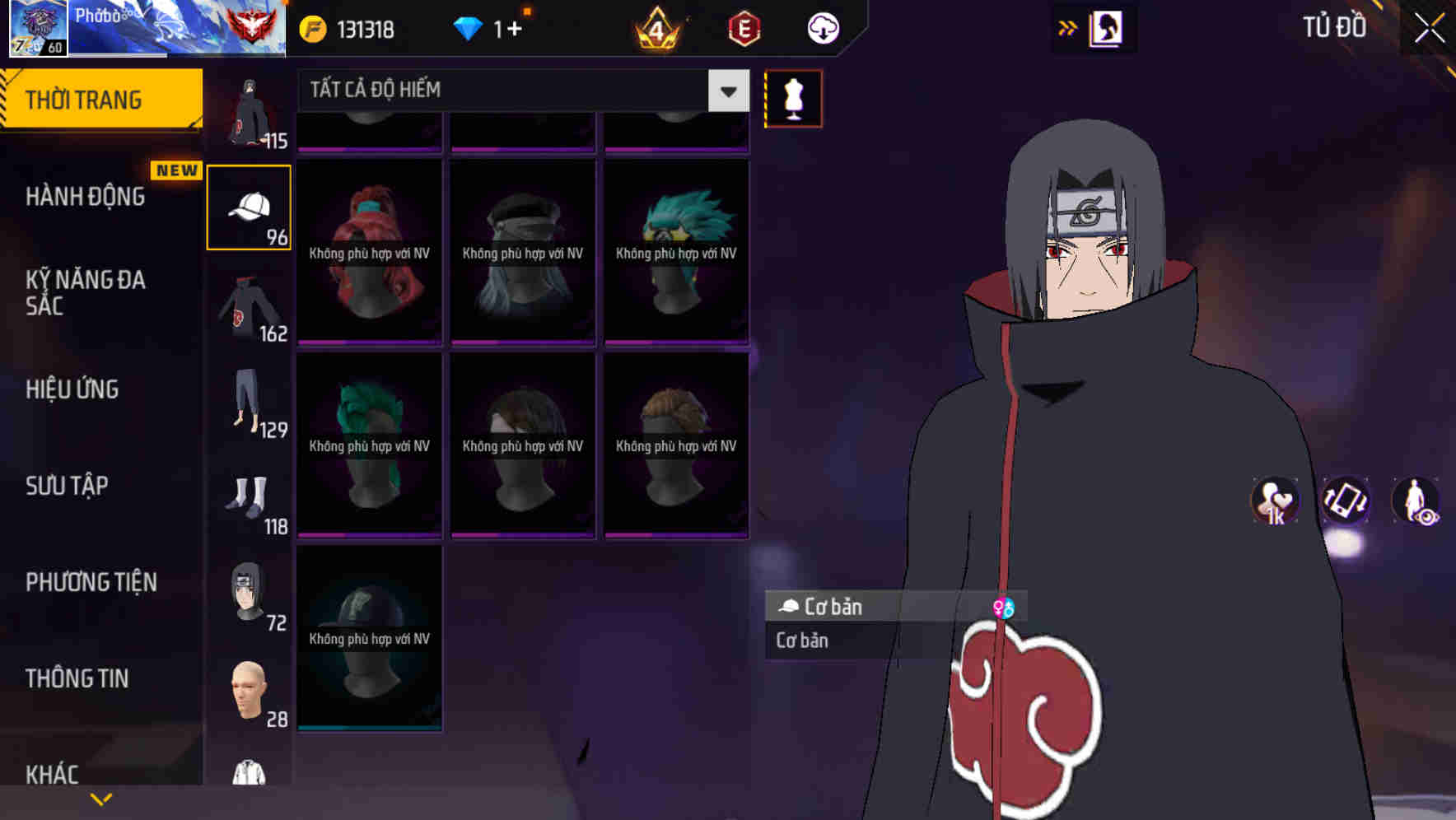
Task: Click the TỦ ĐỒ label at top right
Action: (1333, 26)
